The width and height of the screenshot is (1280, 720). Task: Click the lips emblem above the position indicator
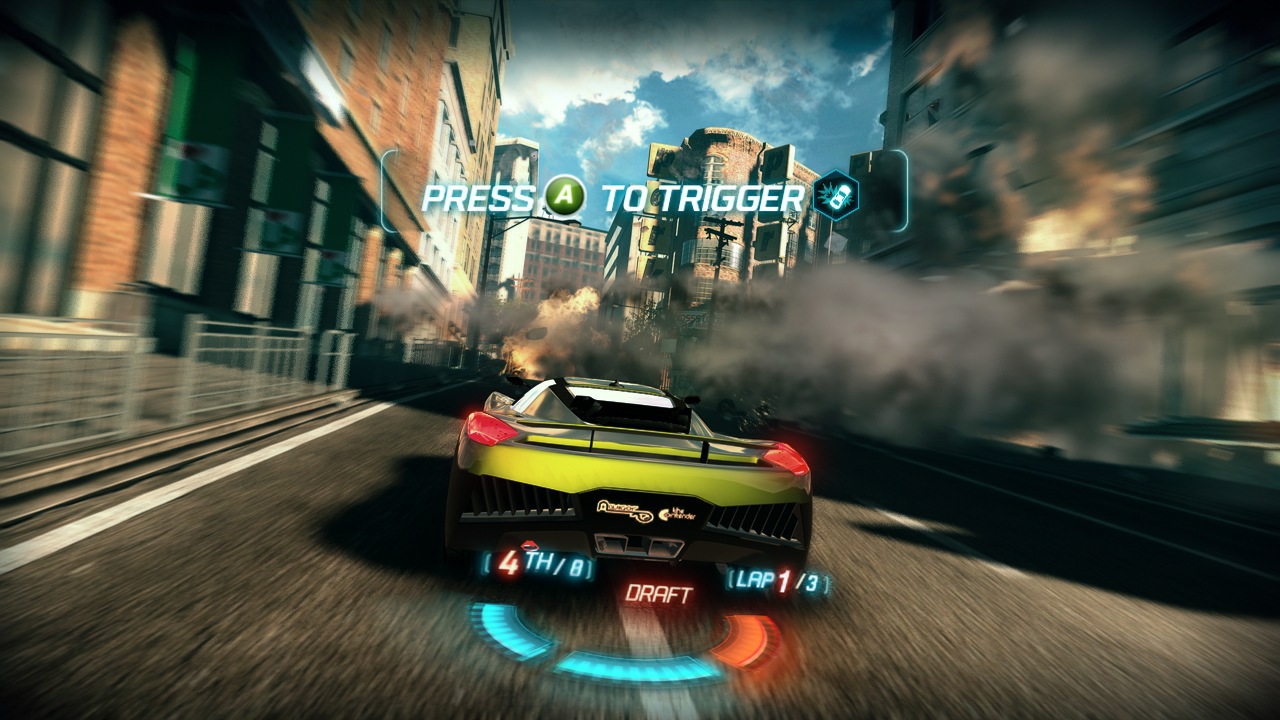(x=528, y=544)
